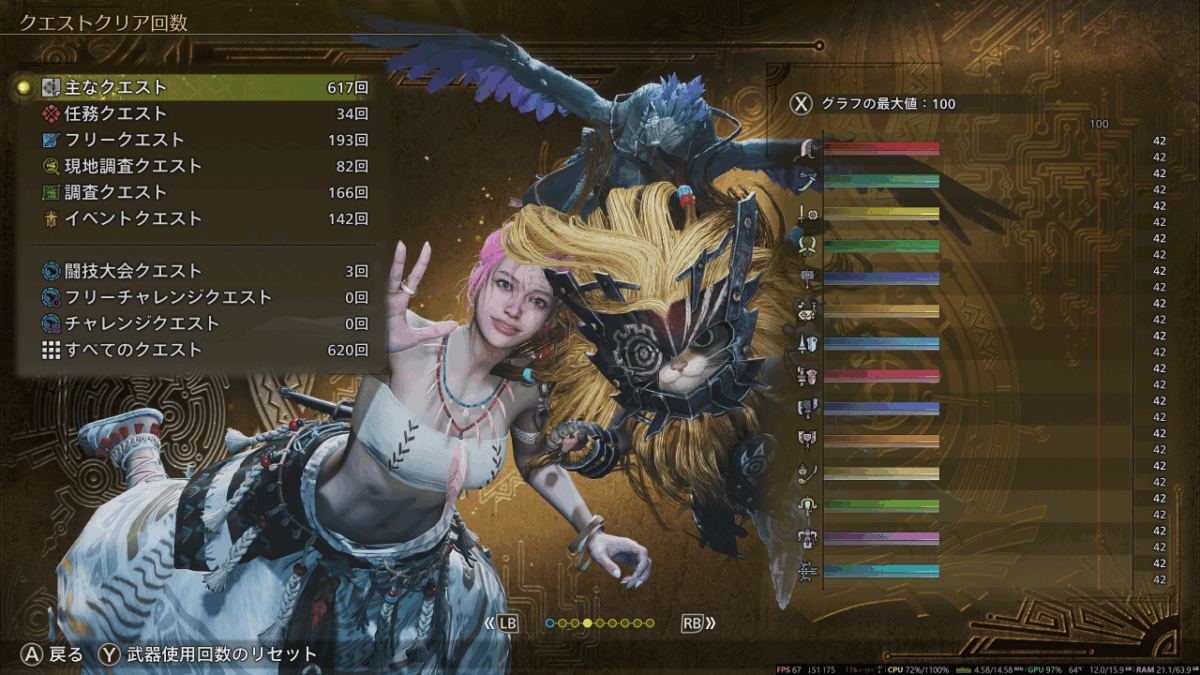Select 闘技大会クエスト in the list
The width and height of the screenshot is (1200, 675).
point(200,271)
